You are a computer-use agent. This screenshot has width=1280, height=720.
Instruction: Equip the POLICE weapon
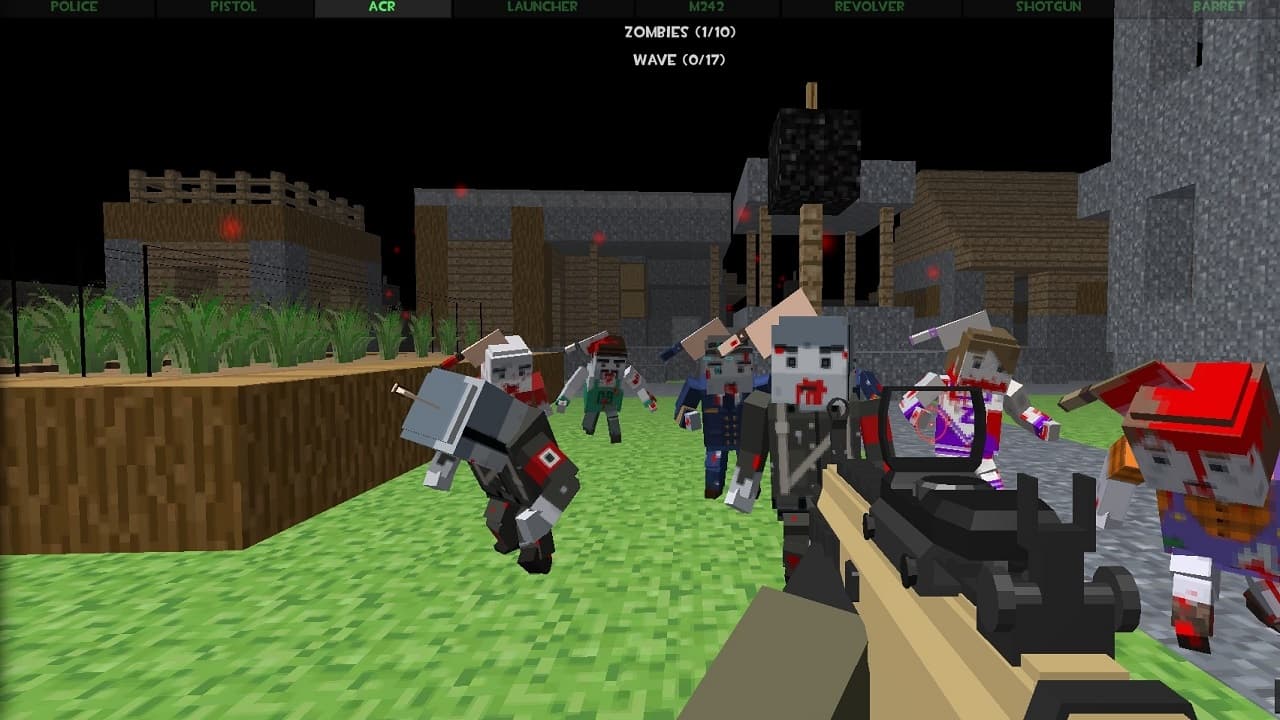click(73, 8)
